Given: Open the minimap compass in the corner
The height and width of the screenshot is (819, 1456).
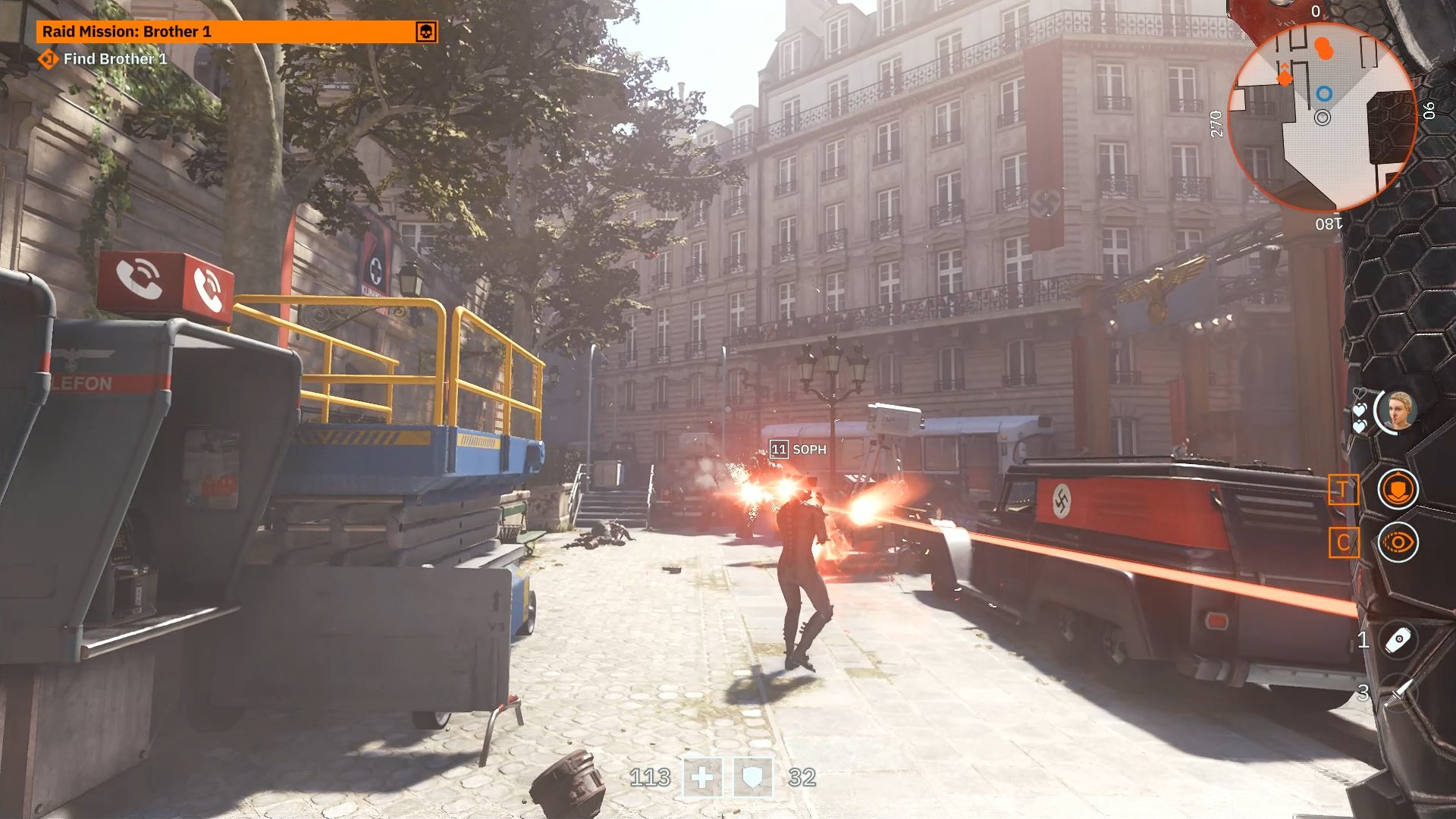Looking at the screenshot, I should coord(1323,114).
